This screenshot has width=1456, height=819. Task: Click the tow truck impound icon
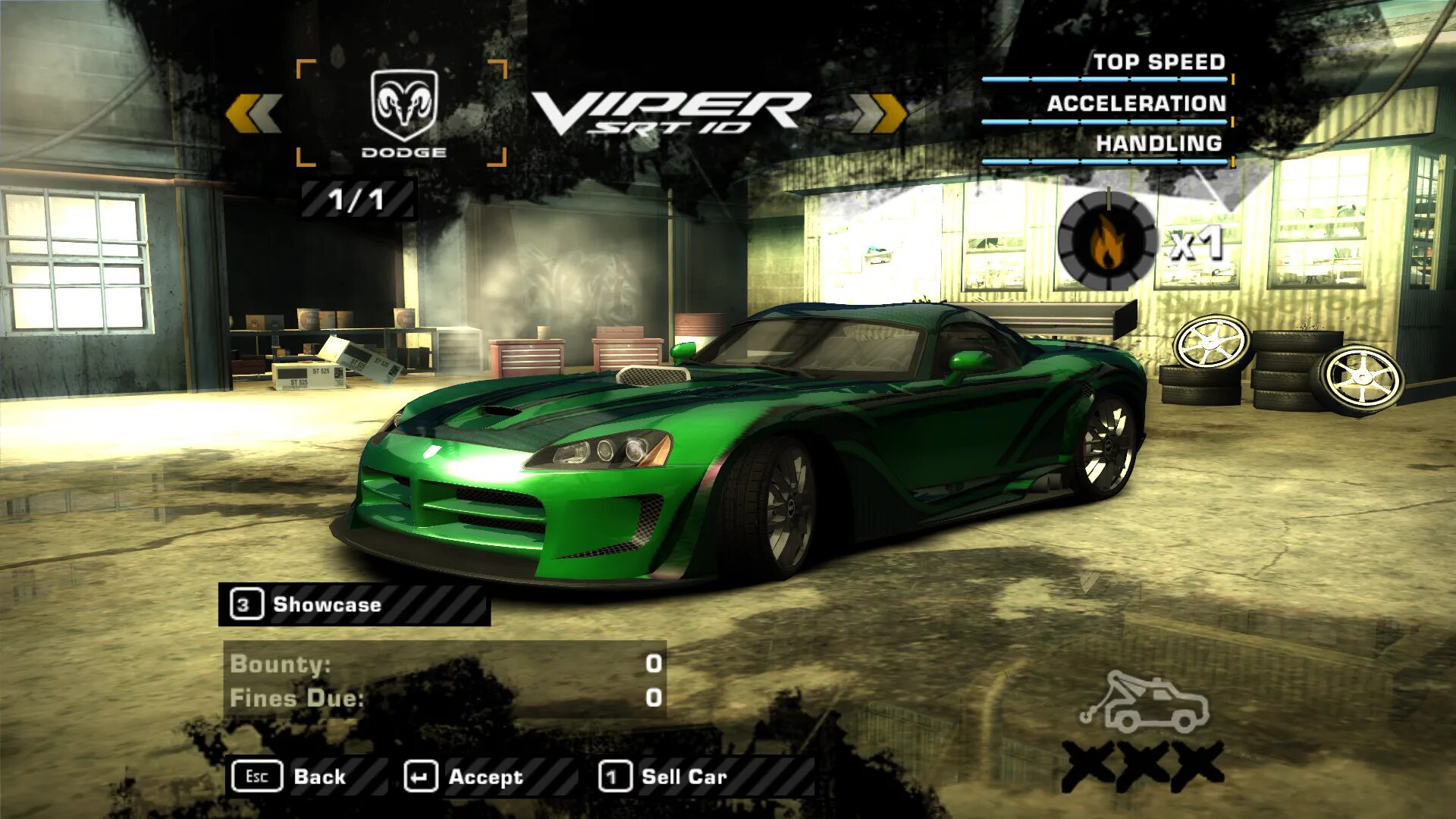(x=1145, y=702)
